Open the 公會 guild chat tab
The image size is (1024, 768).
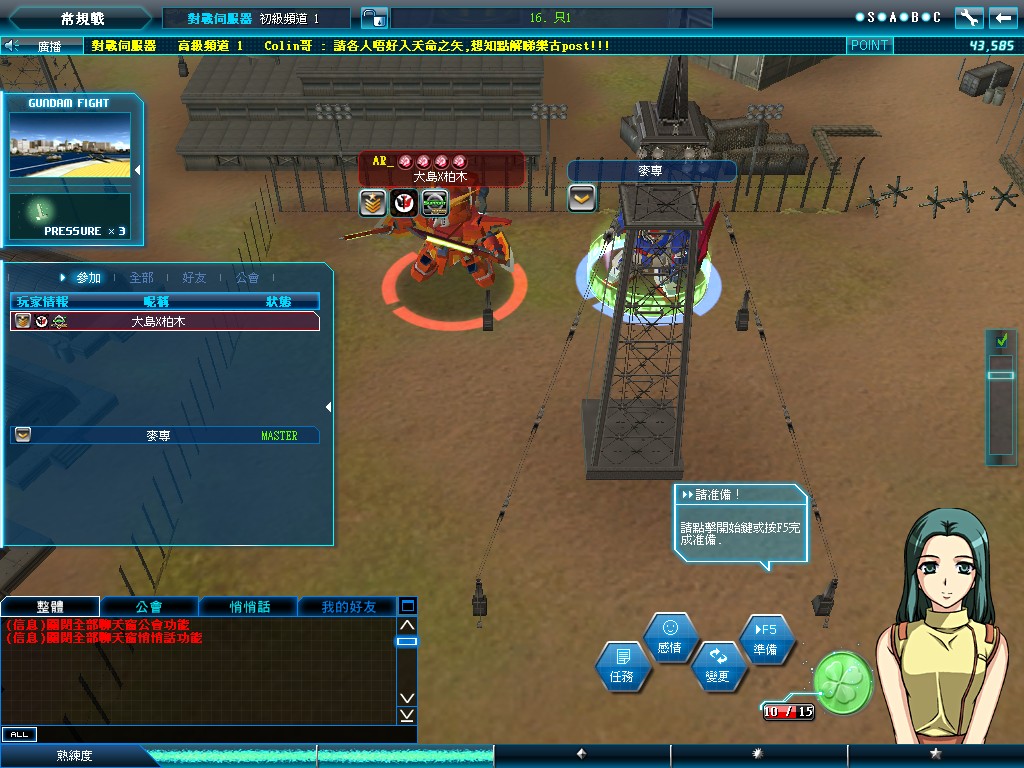tap(149, 607)
